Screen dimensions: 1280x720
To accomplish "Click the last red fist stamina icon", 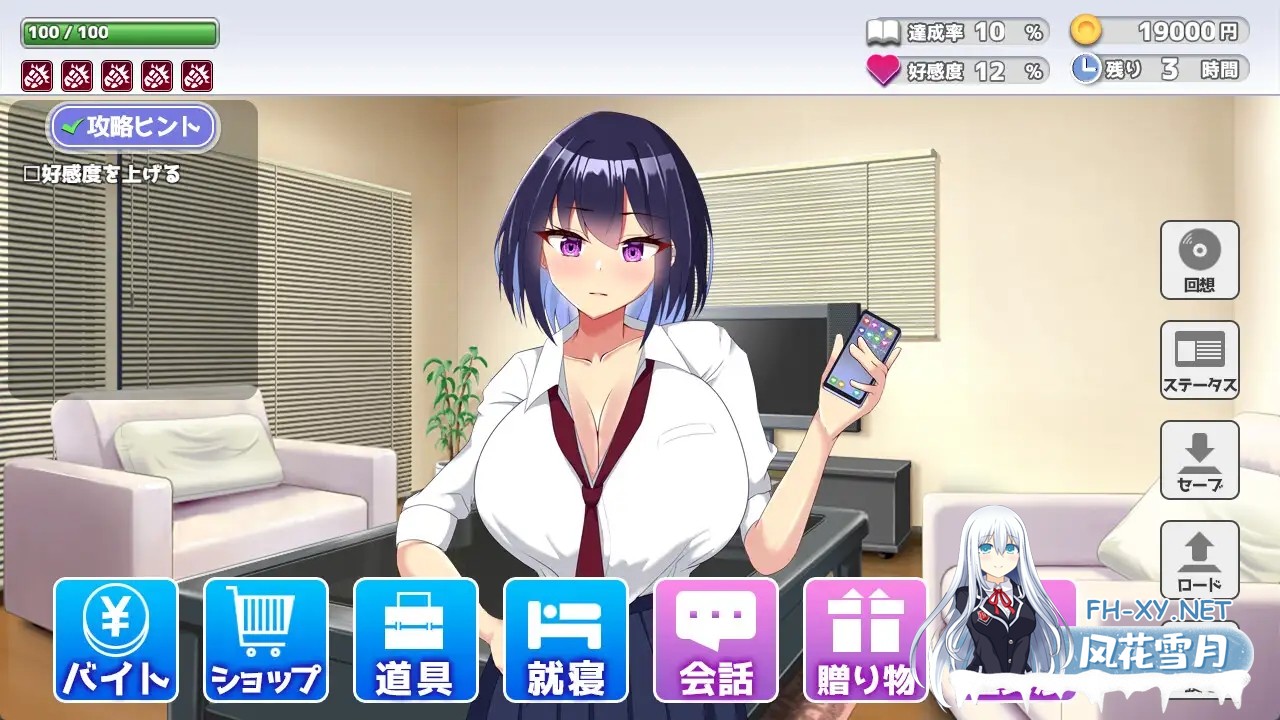I will click(x=196, y=74).
